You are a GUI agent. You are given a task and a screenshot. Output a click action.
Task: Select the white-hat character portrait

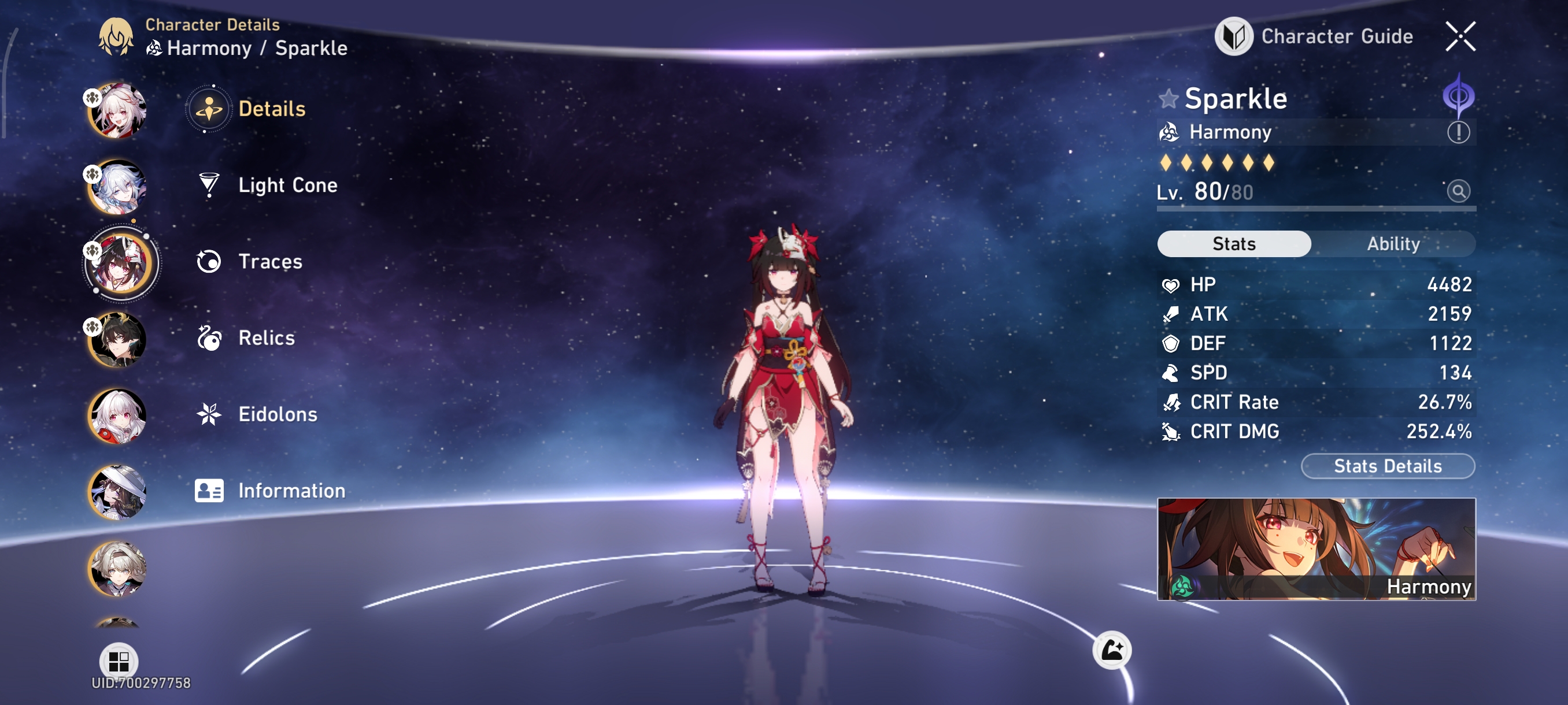click(118, 492)
